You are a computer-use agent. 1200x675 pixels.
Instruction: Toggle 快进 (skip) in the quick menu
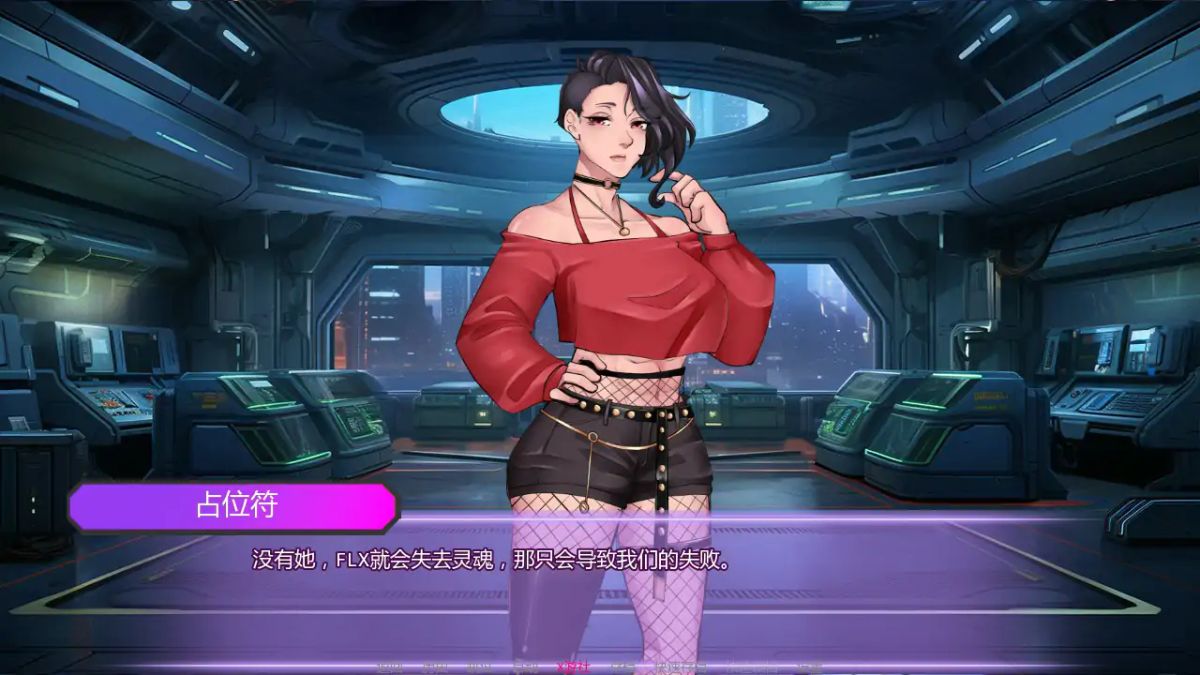[x=480, y=666]
